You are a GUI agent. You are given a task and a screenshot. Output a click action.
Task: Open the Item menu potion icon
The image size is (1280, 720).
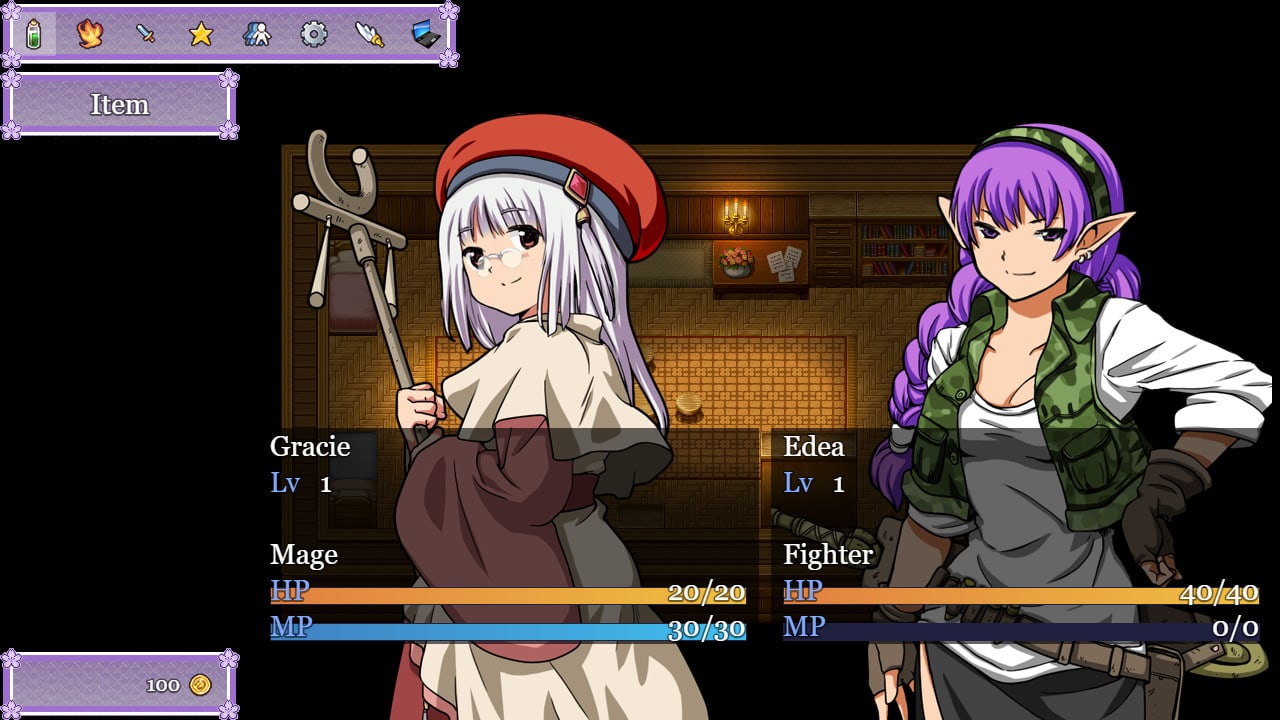(x=34, y=35)
